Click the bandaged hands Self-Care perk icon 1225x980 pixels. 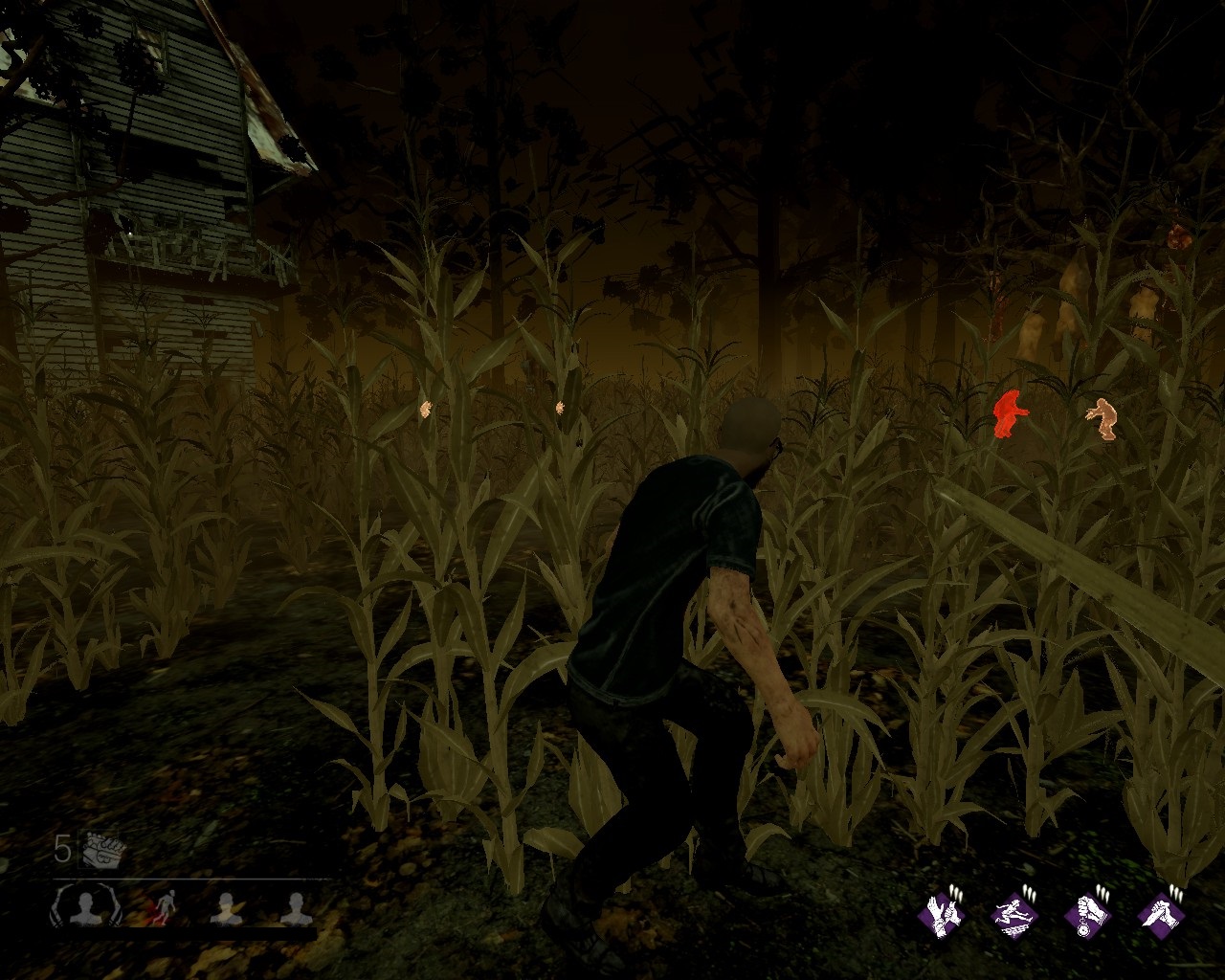943,915
